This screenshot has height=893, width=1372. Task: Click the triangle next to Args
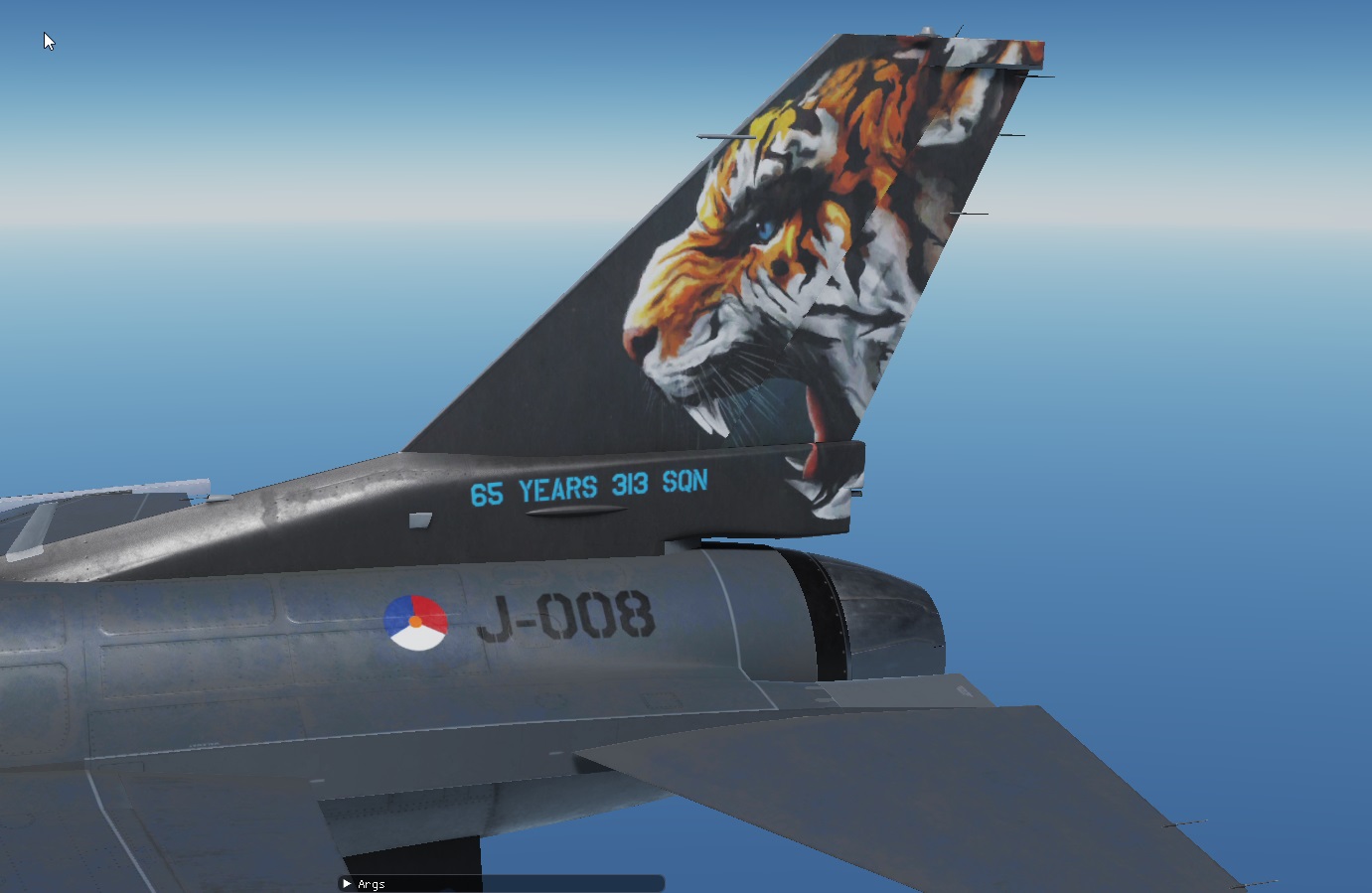(346, 883)
